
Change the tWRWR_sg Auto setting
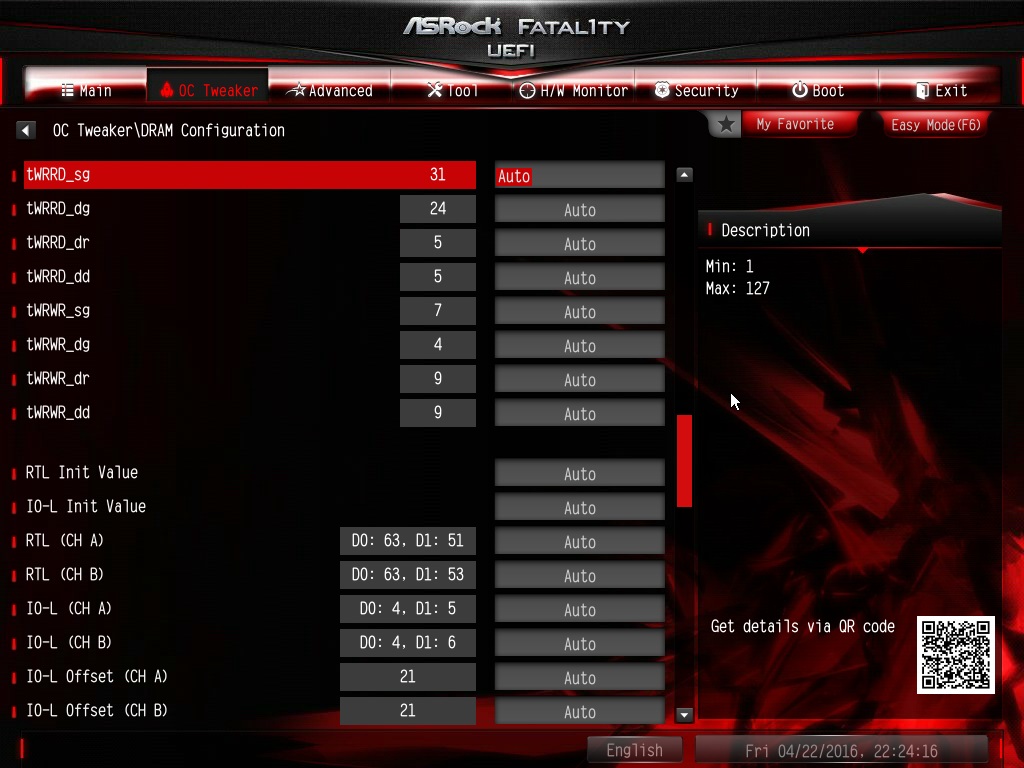pos(579,311)
